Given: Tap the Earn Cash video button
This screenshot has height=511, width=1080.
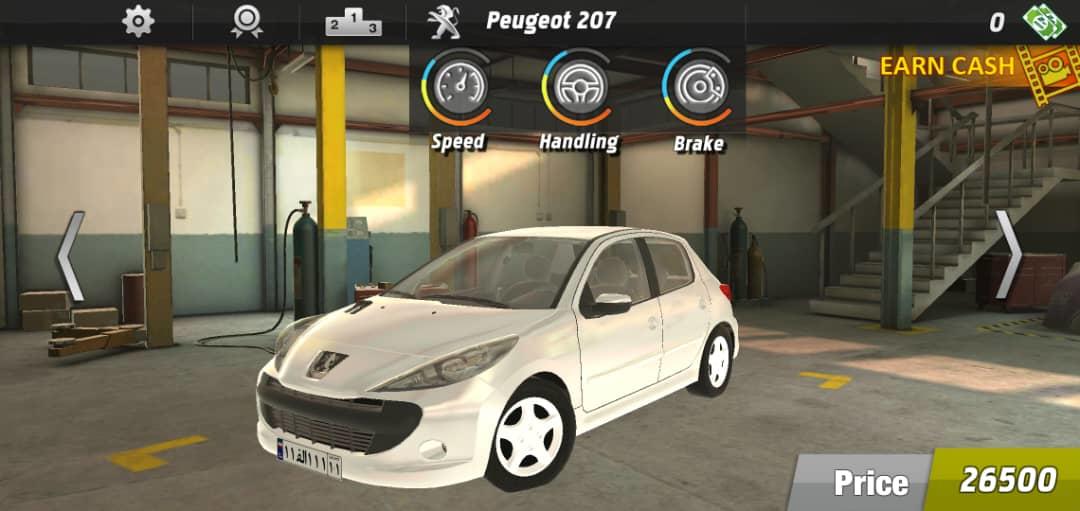Looking at the screenshot, I should [965, 67].
